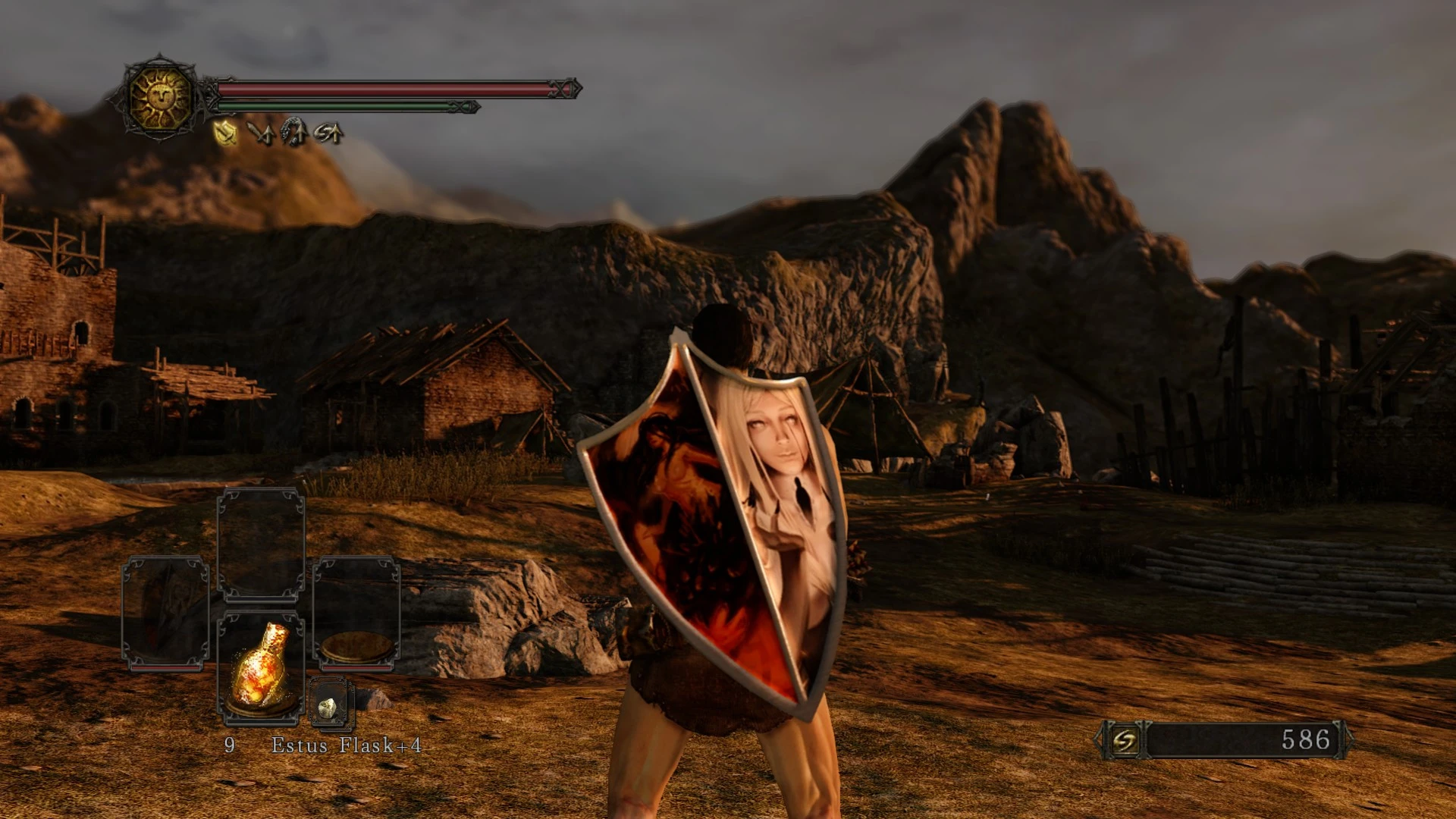Select the item quantity number 9

230,745
